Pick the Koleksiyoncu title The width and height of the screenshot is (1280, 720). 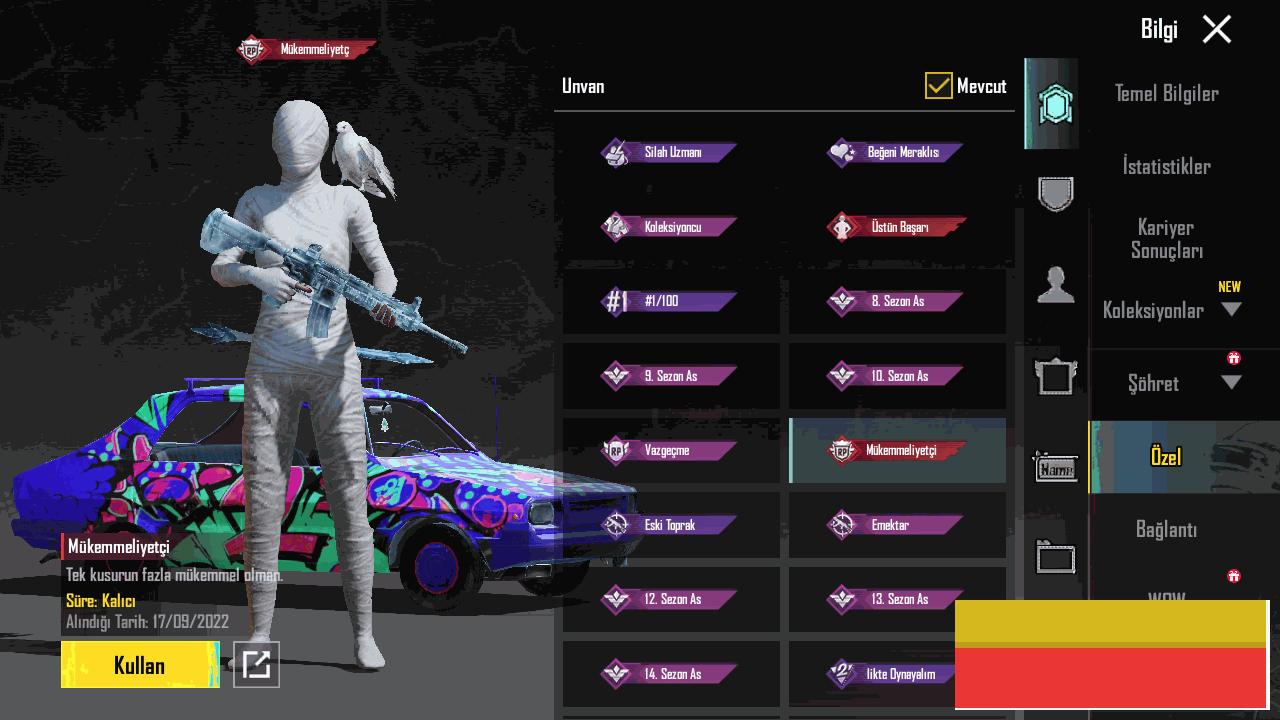670,227
